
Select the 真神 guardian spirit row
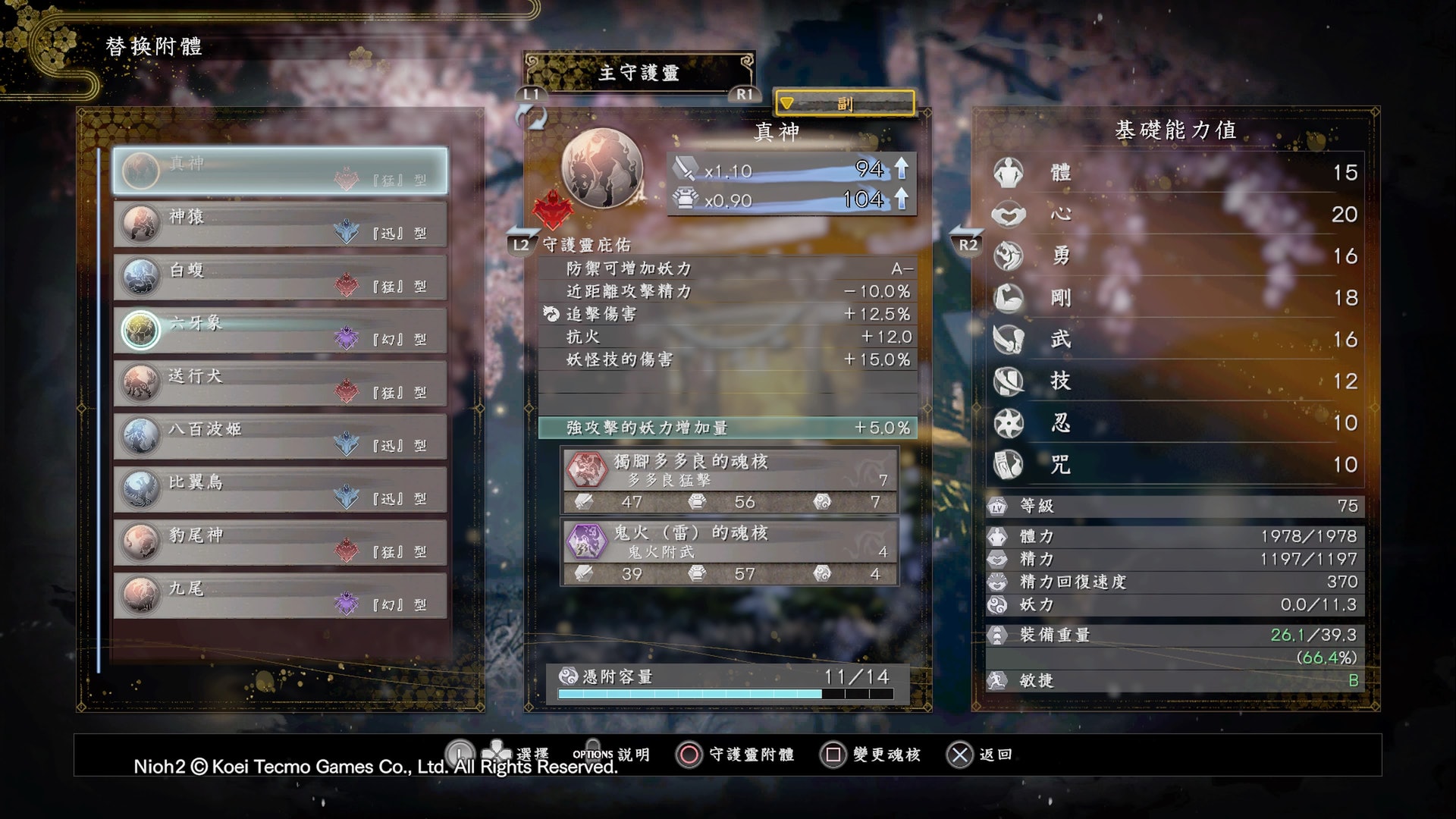tap(280, 171)
